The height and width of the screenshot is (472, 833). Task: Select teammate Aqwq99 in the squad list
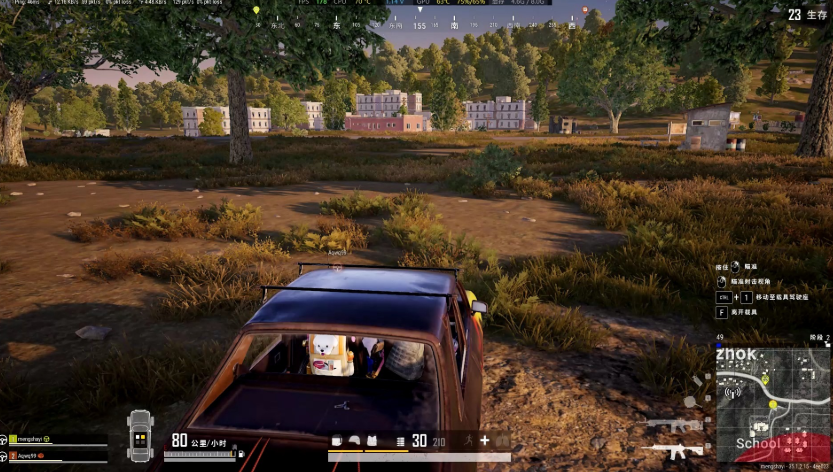27,453
